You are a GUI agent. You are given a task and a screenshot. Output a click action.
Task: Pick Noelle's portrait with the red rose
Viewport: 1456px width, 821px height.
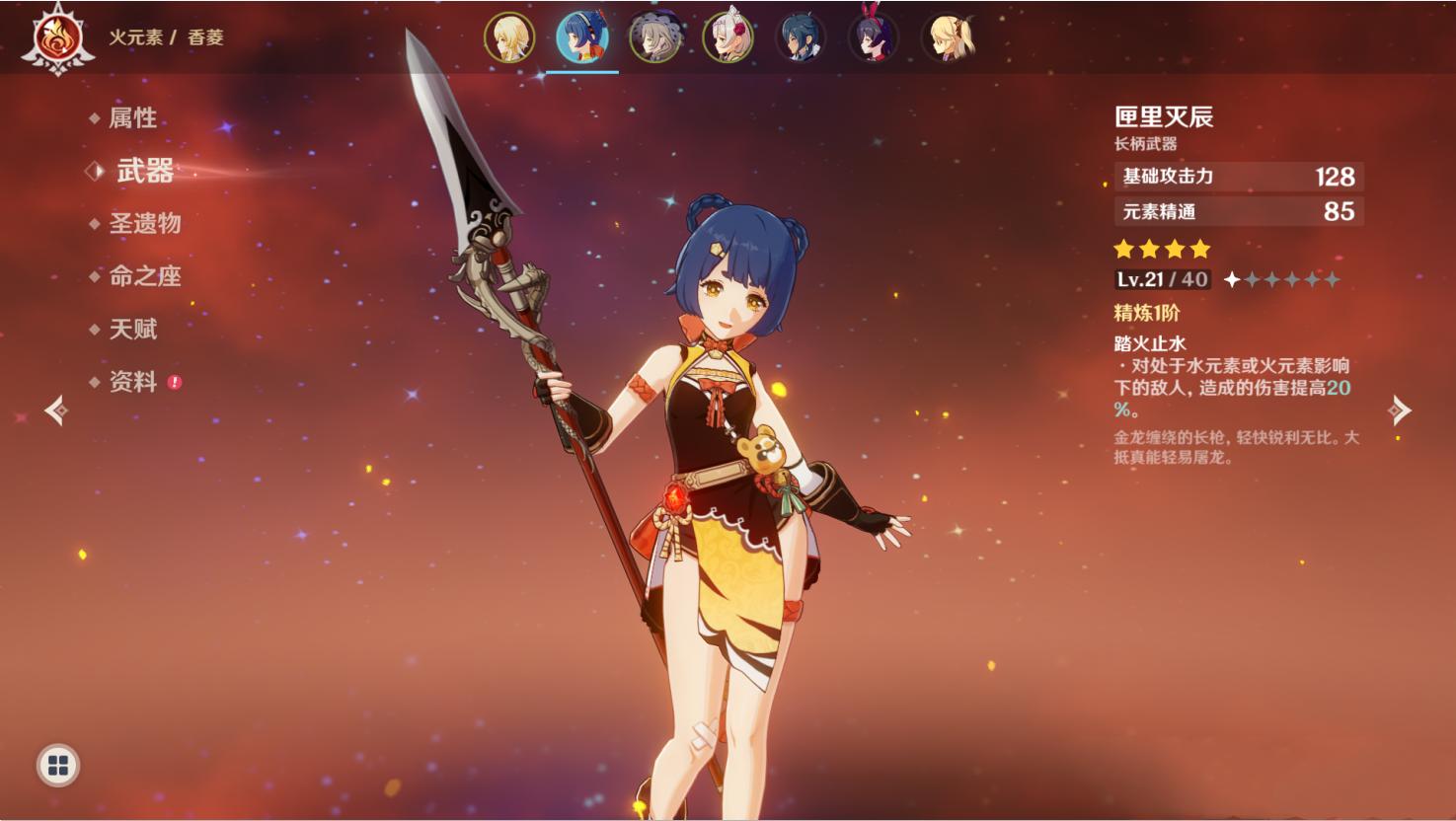coord(728,38)
